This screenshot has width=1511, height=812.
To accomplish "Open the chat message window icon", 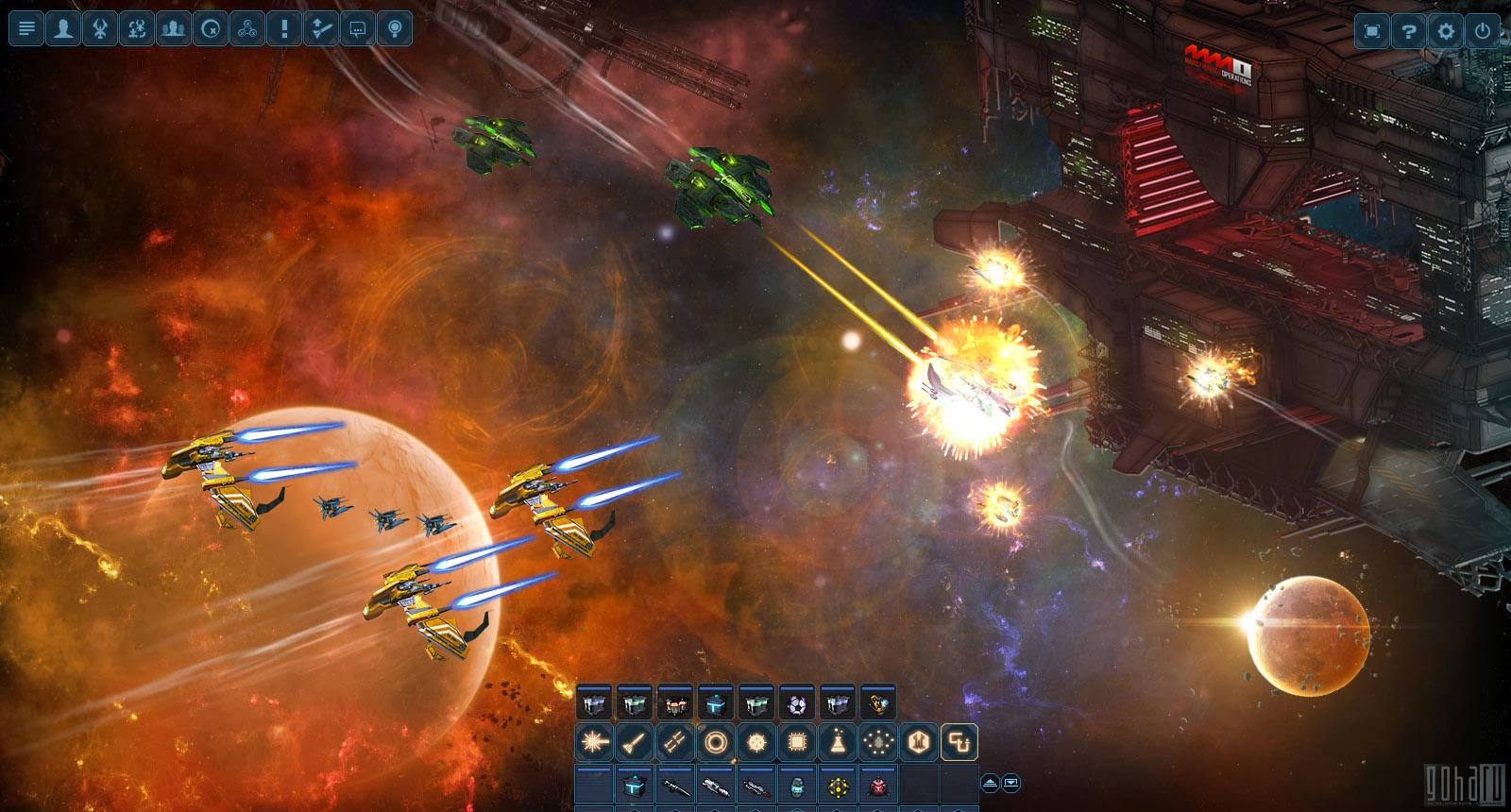I will pyautogui.click(x=357, y=28).
